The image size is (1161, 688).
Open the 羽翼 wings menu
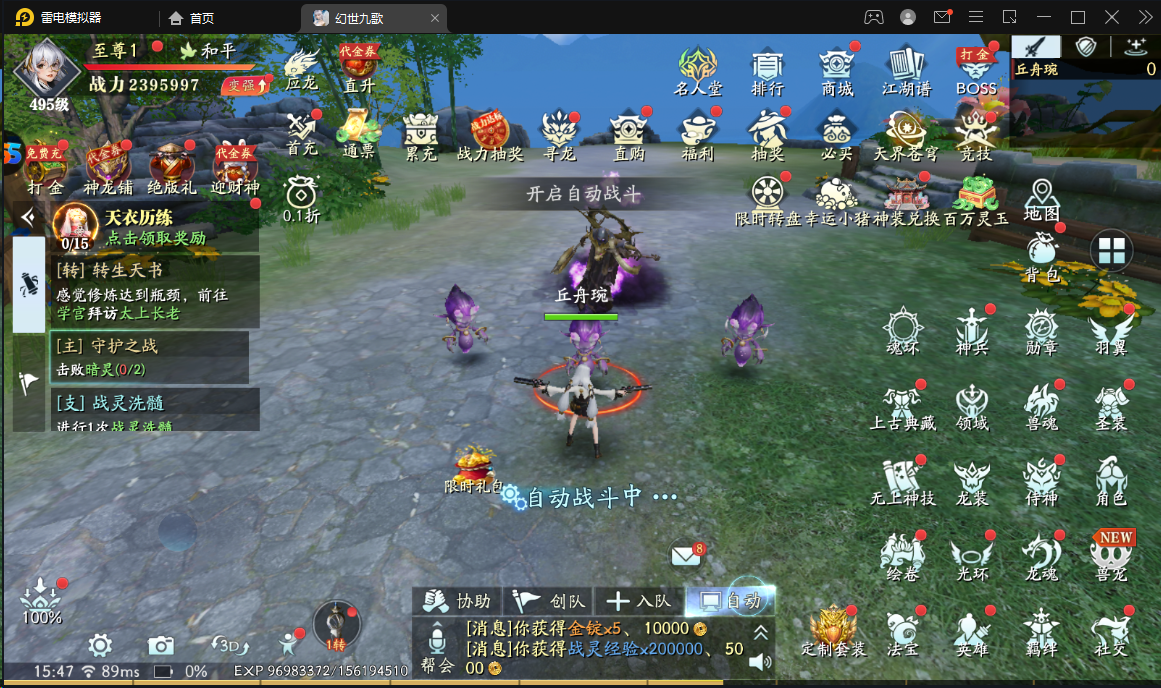pyautogui.click(x=1110, y=331)
